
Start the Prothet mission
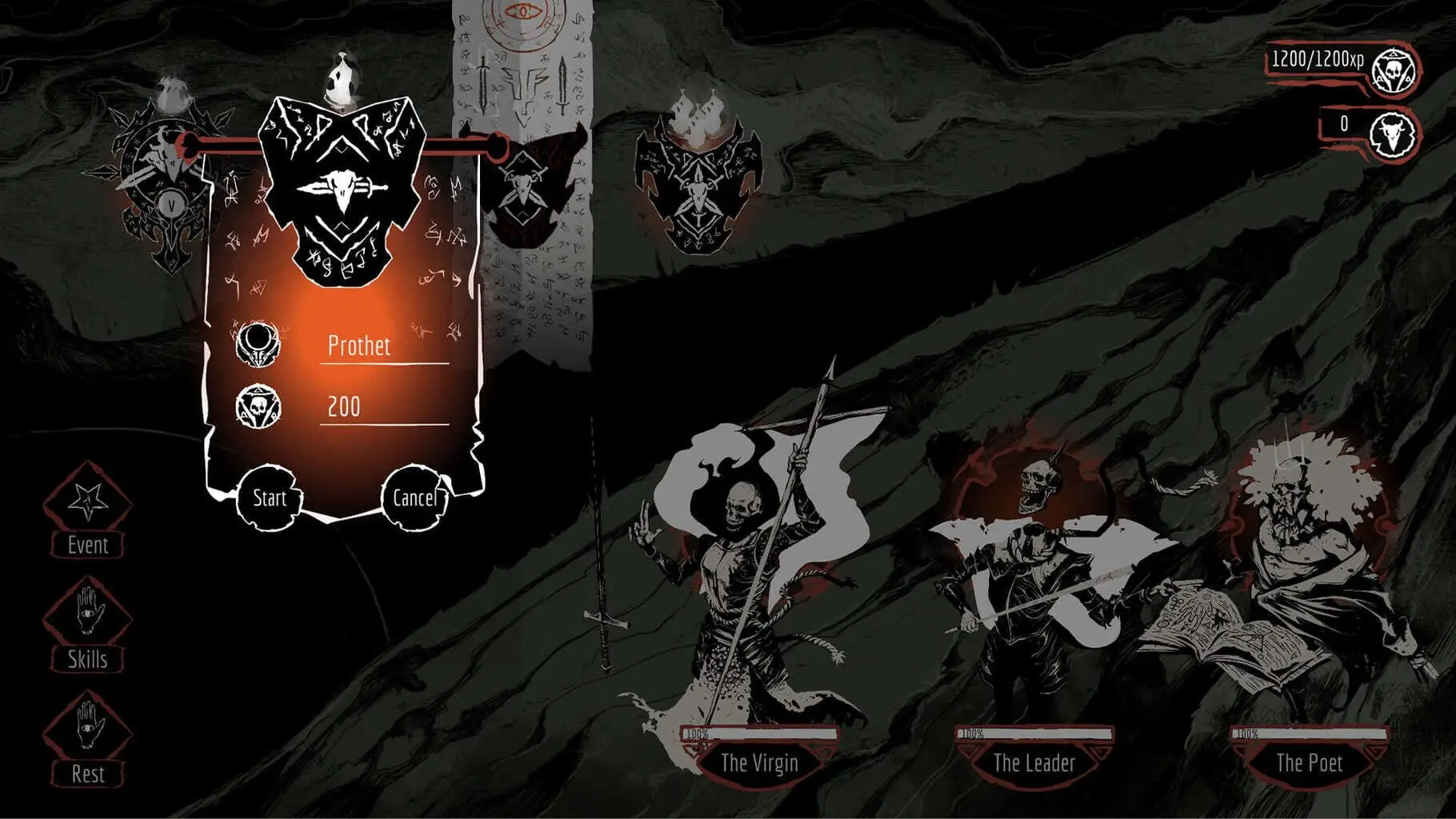[270, 498]
